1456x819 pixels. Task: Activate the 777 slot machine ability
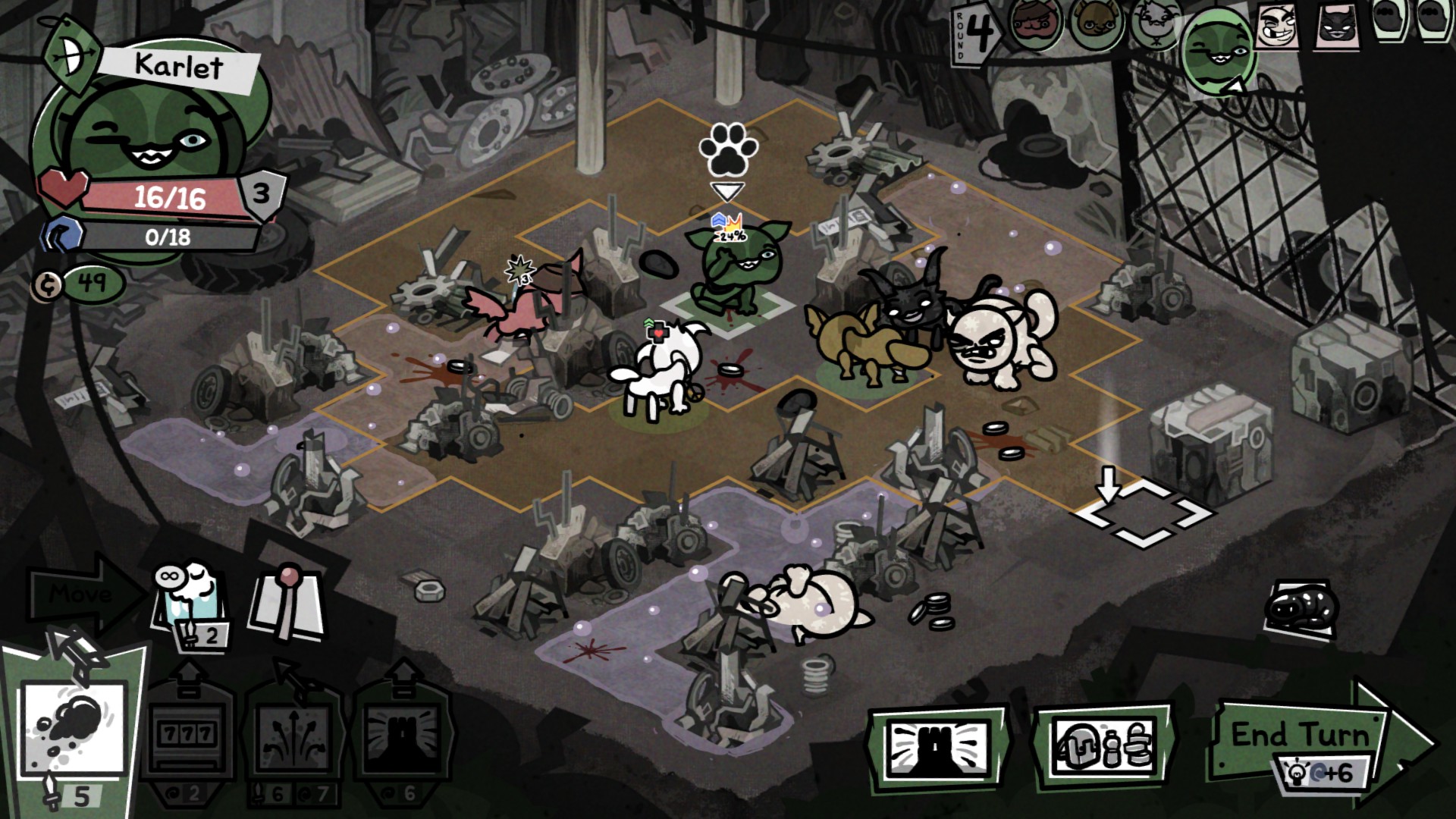click(188, 733)
